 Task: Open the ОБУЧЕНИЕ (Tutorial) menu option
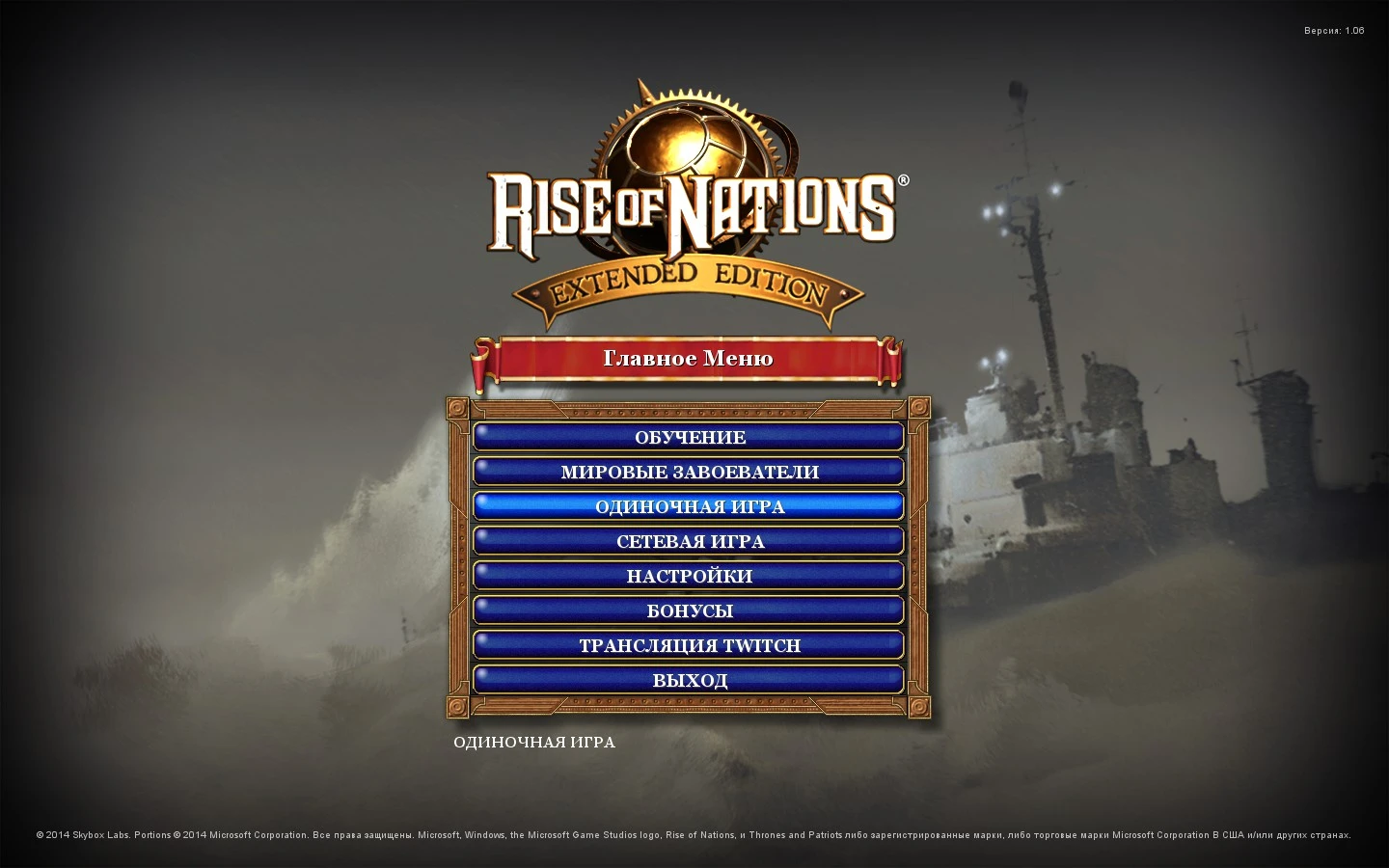click(689, 437)
